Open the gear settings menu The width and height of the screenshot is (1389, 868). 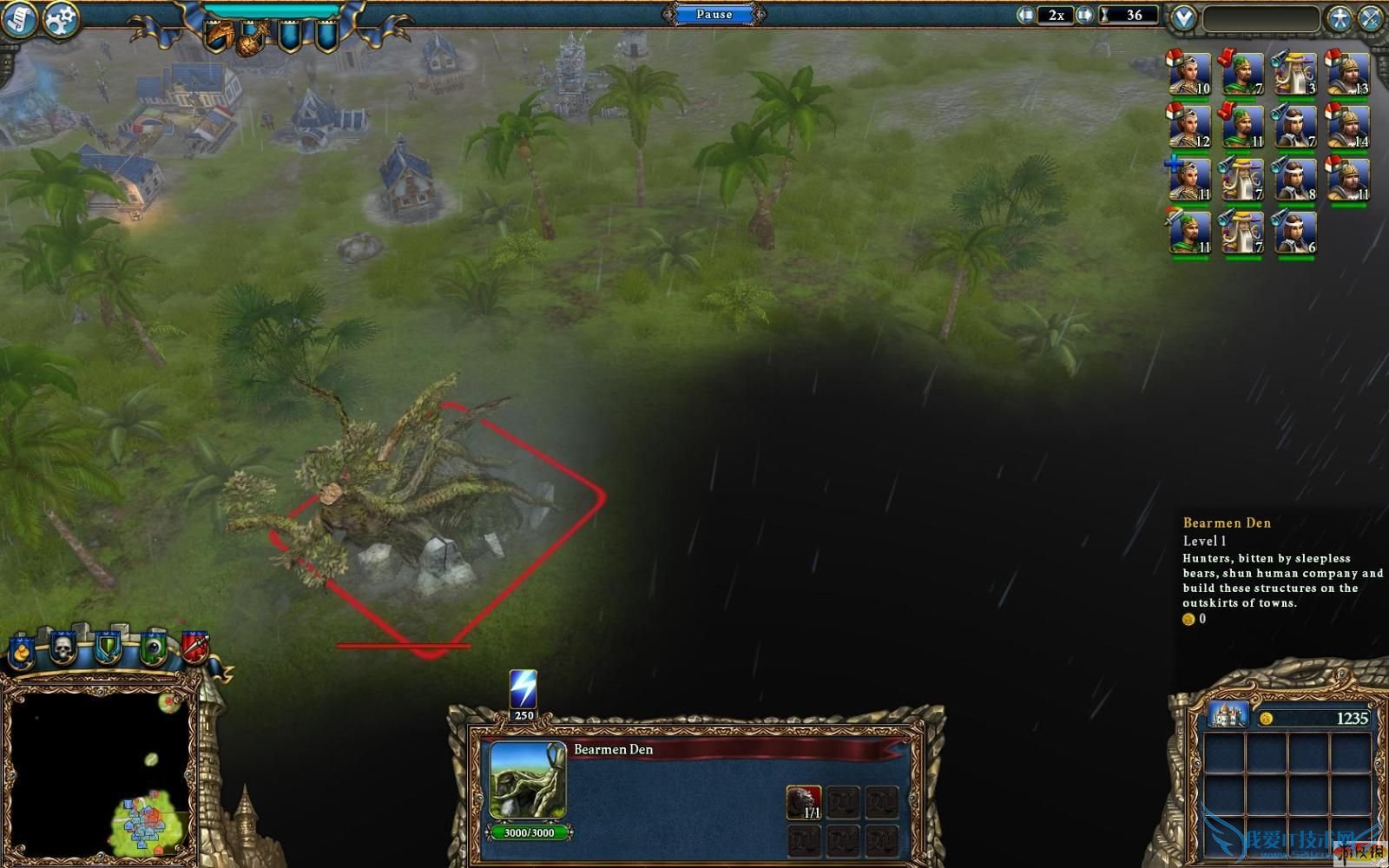pyautogui.click(x=60, y=19)
